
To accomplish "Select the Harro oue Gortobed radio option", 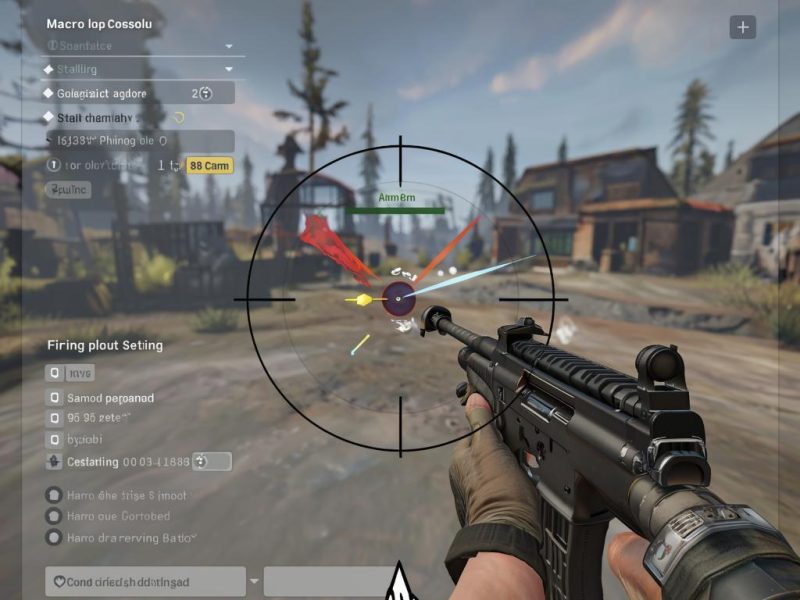I will pos(54,516).
